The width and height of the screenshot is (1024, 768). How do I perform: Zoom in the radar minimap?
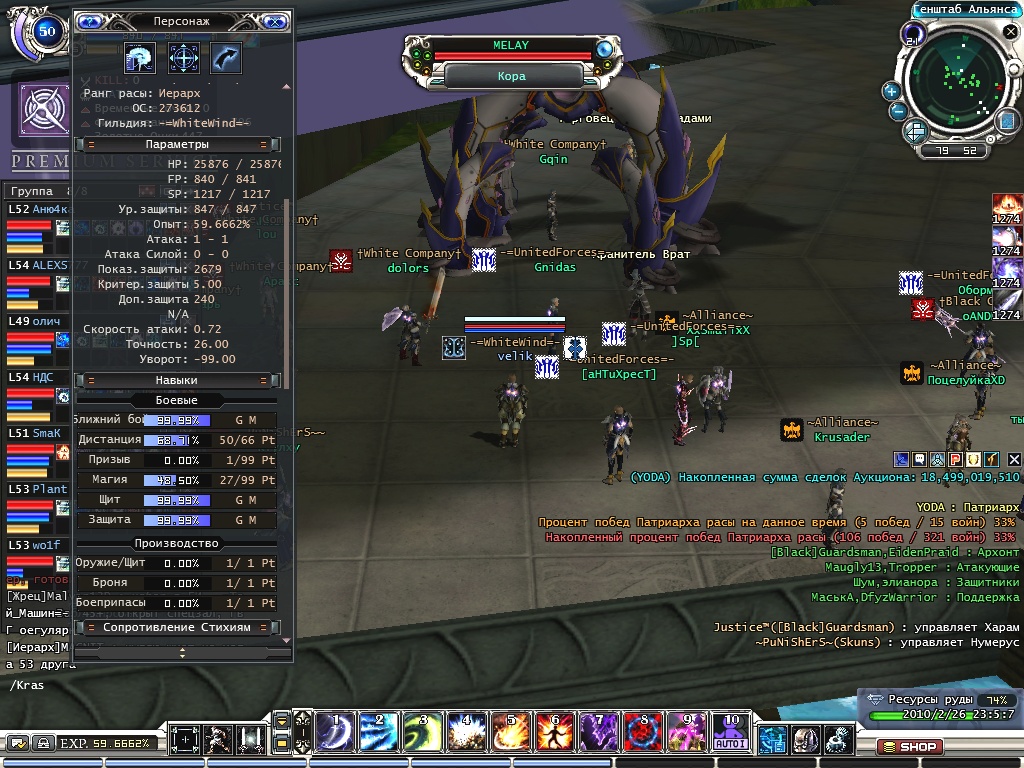pyautogui.click(x=891, y=90)
